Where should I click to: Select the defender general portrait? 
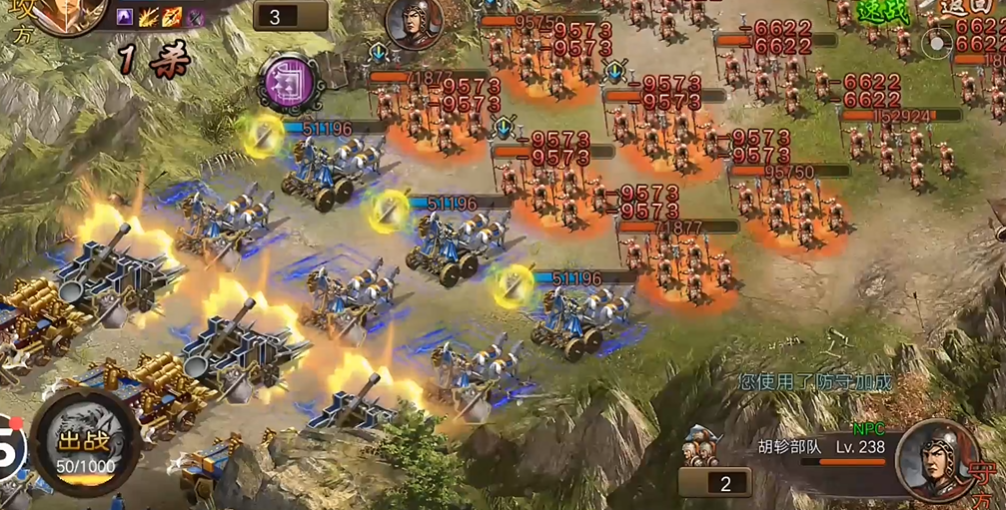coord(936,459)
